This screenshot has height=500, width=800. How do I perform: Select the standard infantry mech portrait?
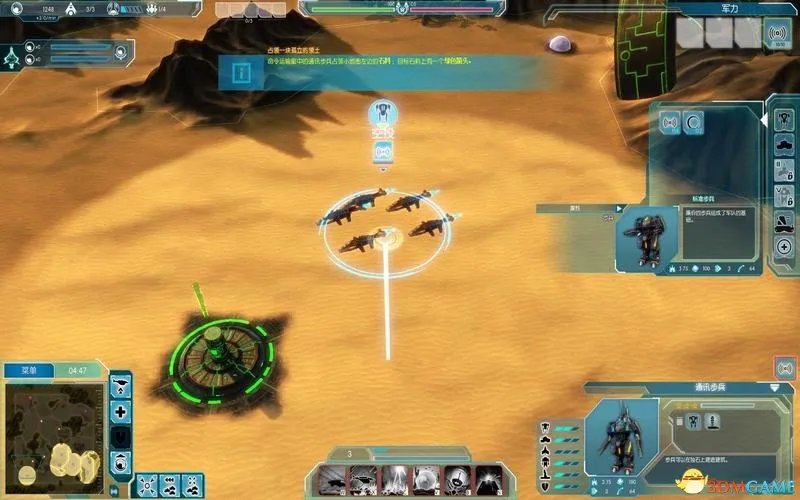[x=650, y=237]
